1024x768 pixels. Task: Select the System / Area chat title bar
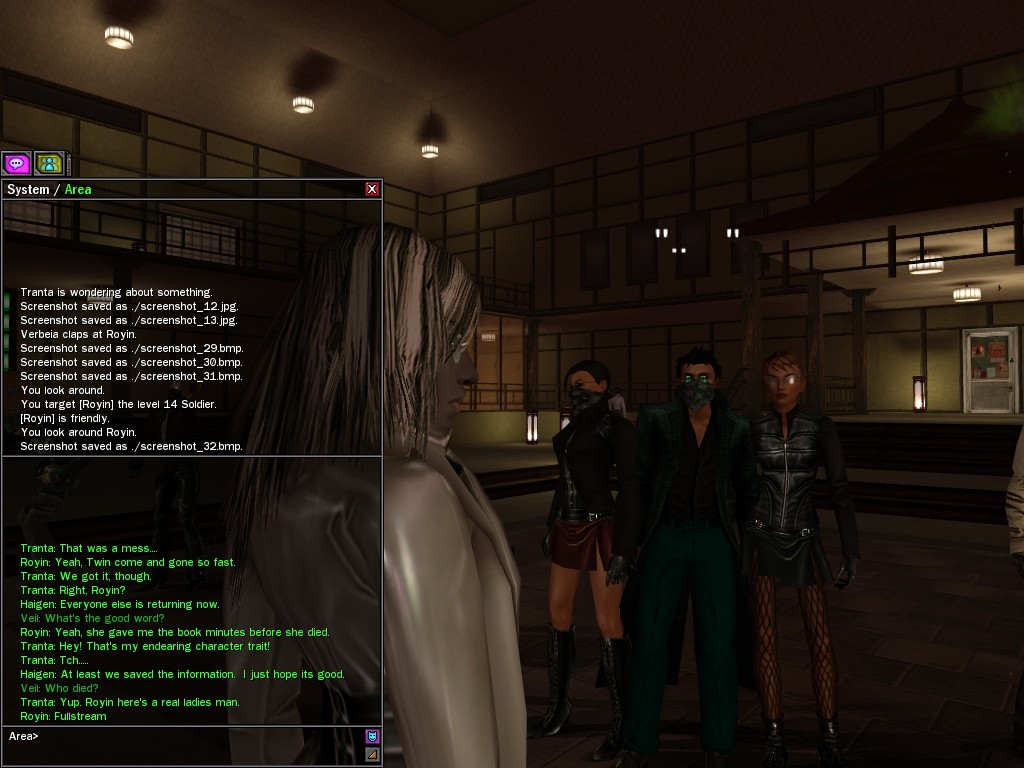click(180, 189)
